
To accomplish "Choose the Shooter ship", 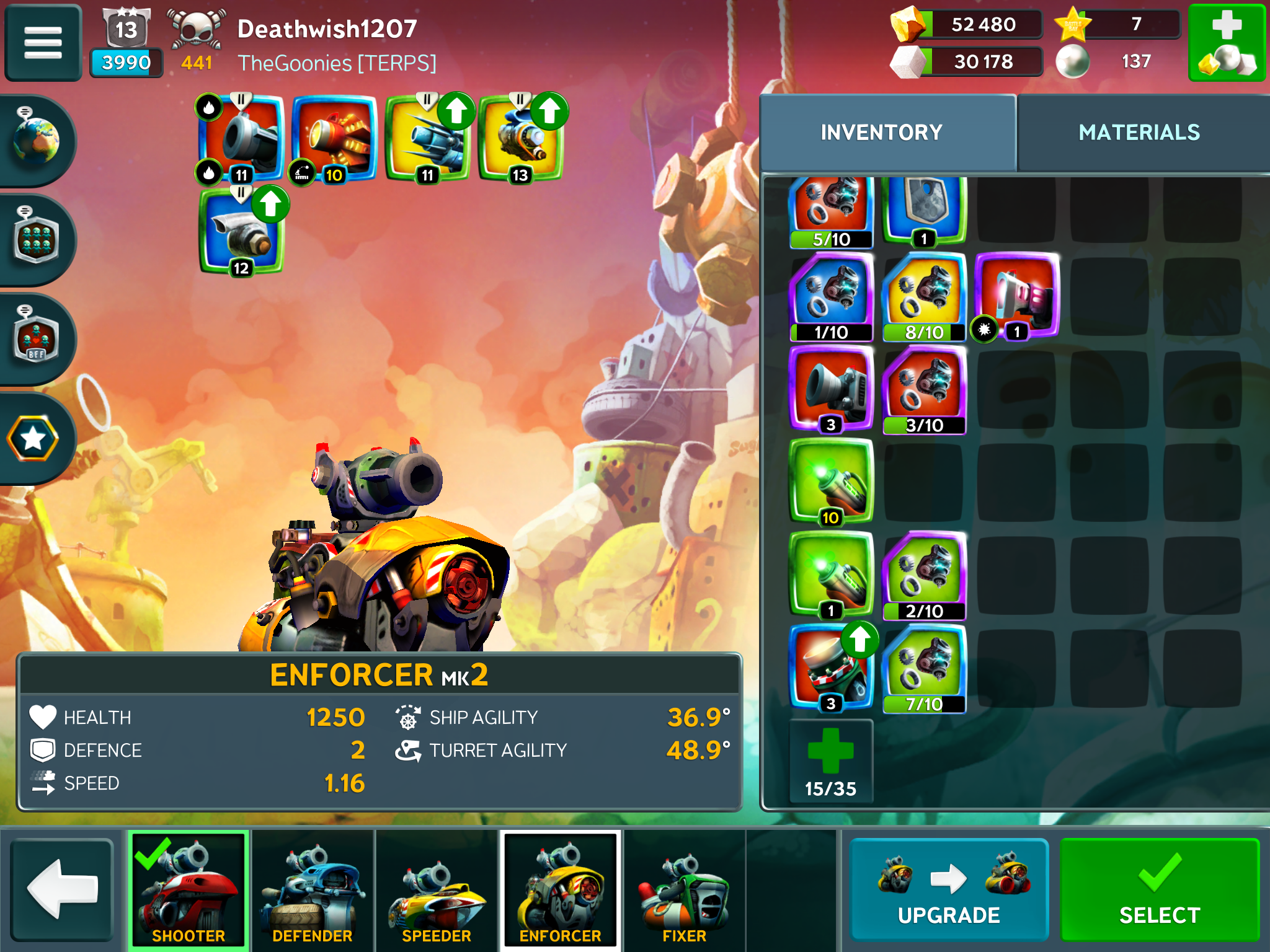I will 189,889.
